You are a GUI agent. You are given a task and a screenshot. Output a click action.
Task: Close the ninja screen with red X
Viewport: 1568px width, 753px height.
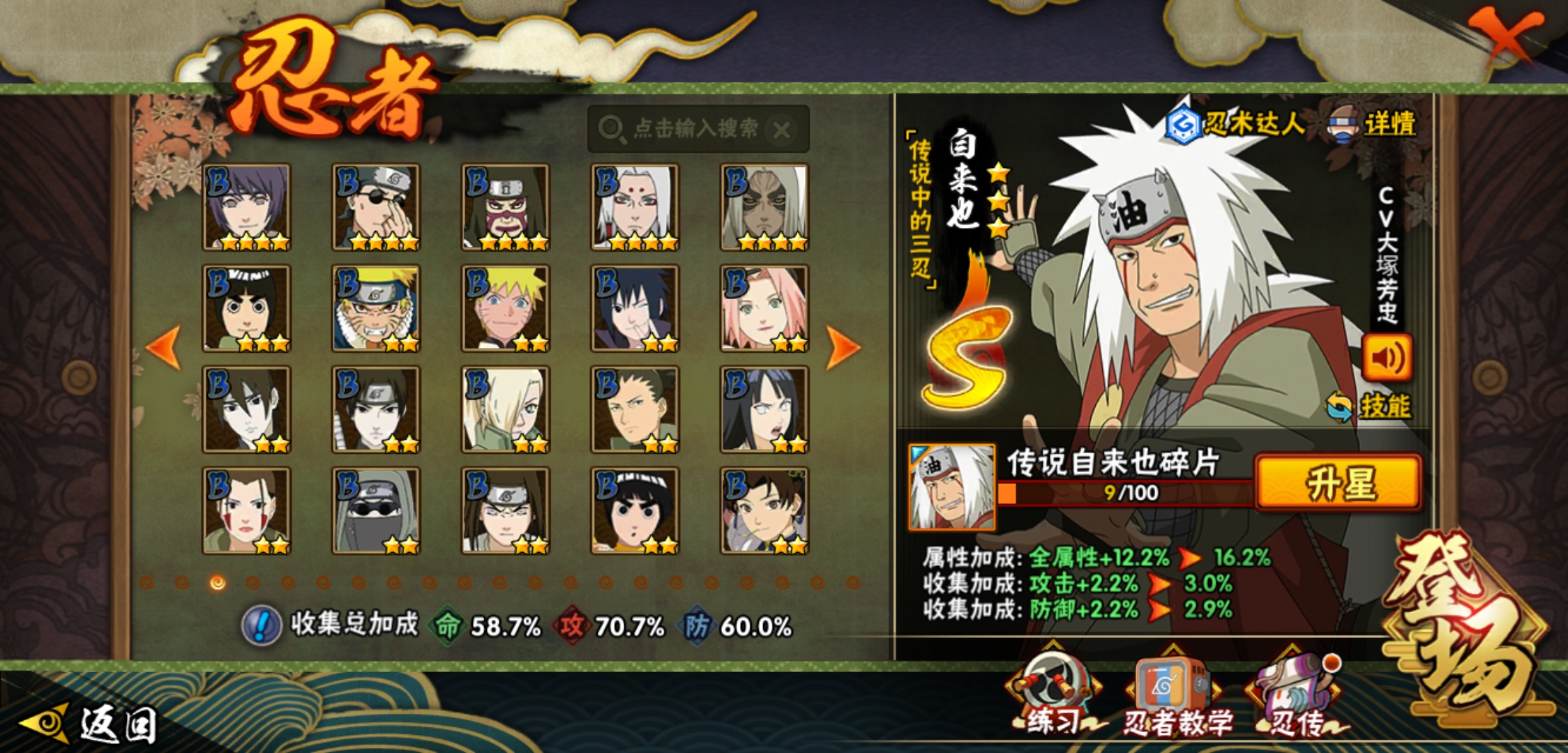[1505, 36]
